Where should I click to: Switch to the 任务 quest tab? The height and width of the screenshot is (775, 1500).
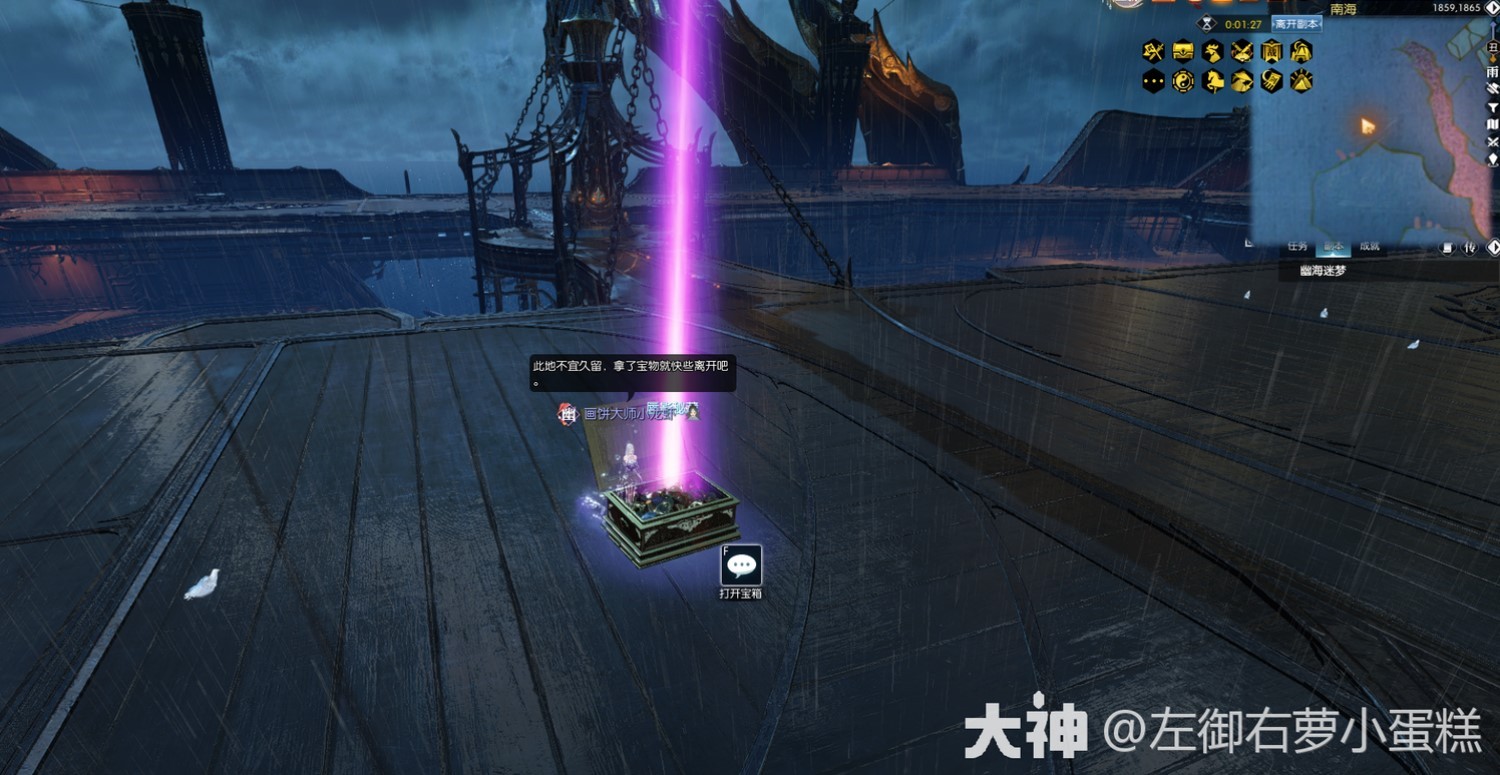[x=1297, y=246]
